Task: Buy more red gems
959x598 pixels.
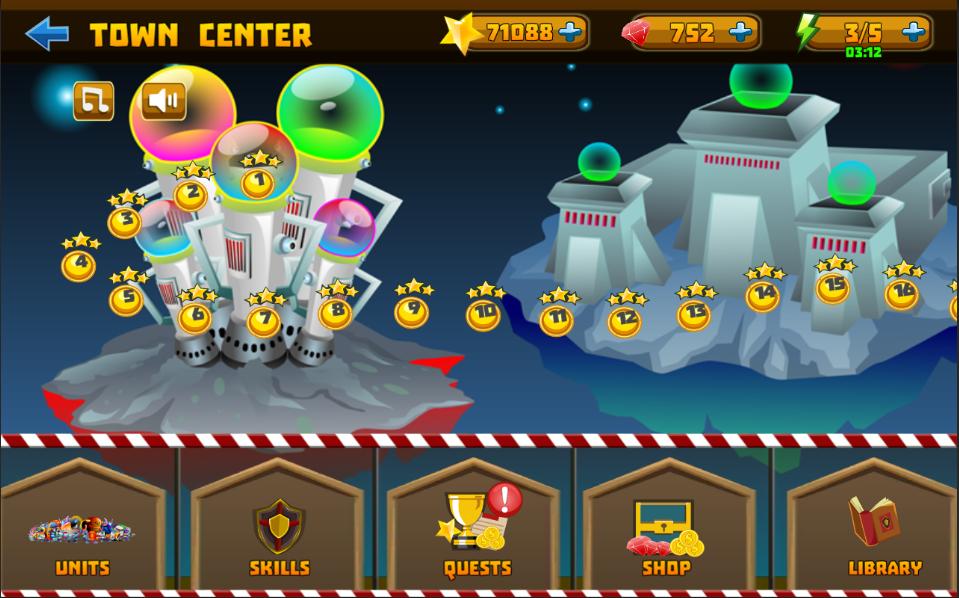Action: (x=741, y=33)
